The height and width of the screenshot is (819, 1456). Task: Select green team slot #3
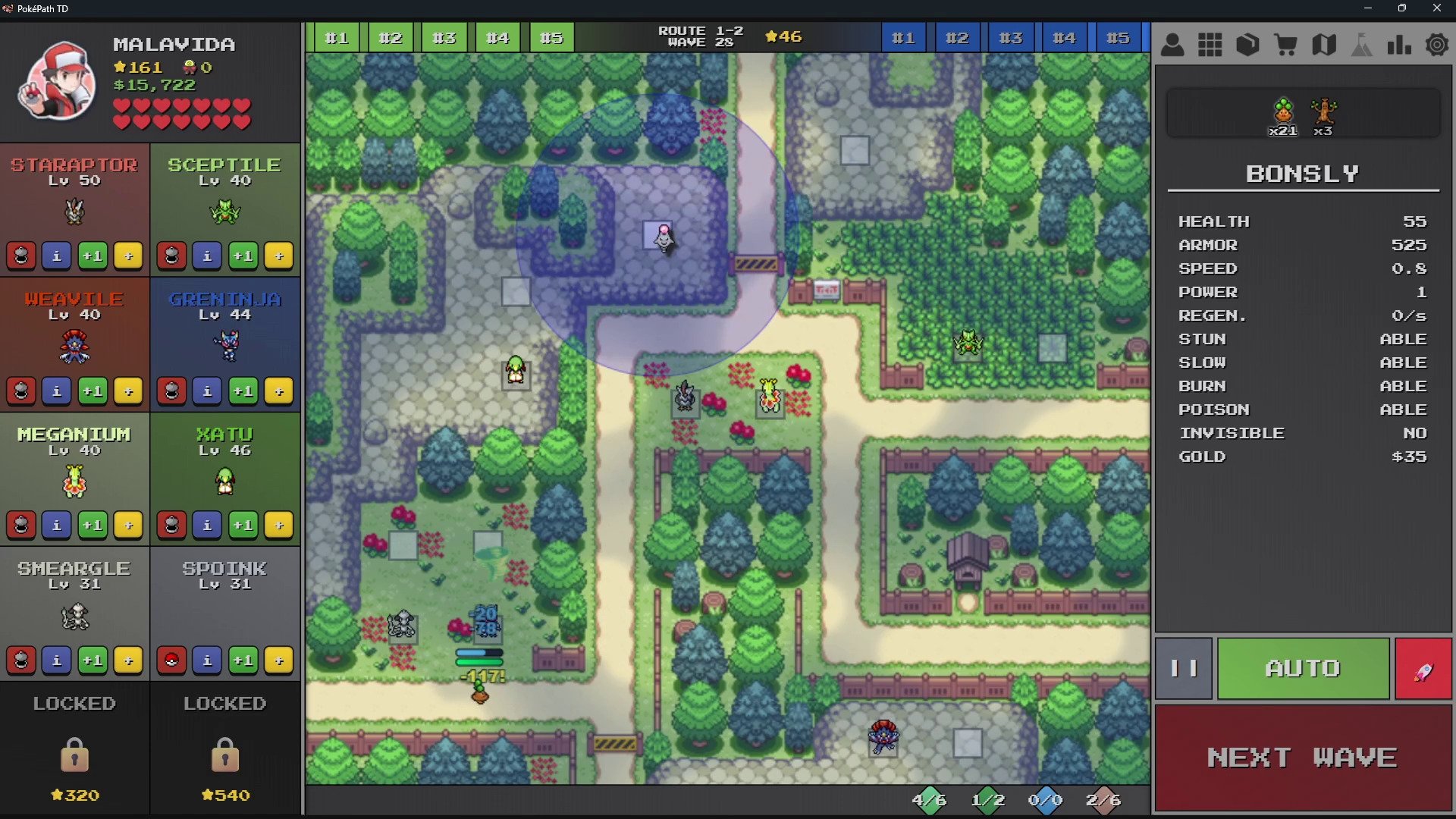click(x=444, y=38)
